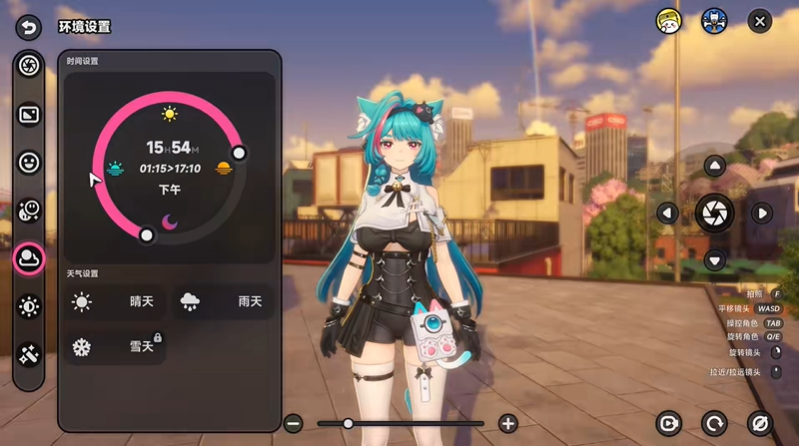Image resolution: width=799 pixels, height=446 pixels.
Task: Move the camera right with the arrow
Action: 762,213
